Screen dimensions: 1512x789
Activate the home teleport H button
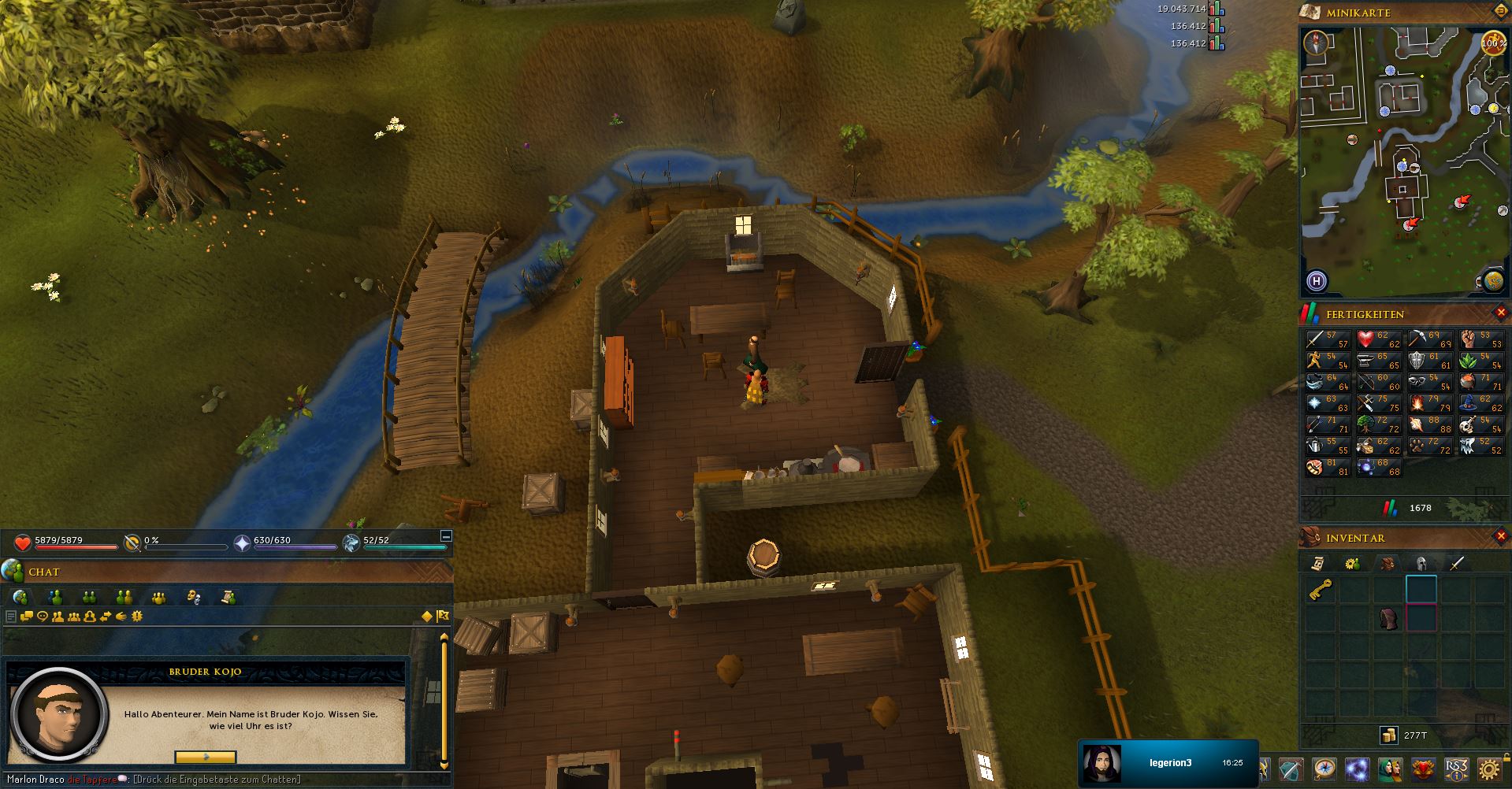click(x=1316, y=281)
